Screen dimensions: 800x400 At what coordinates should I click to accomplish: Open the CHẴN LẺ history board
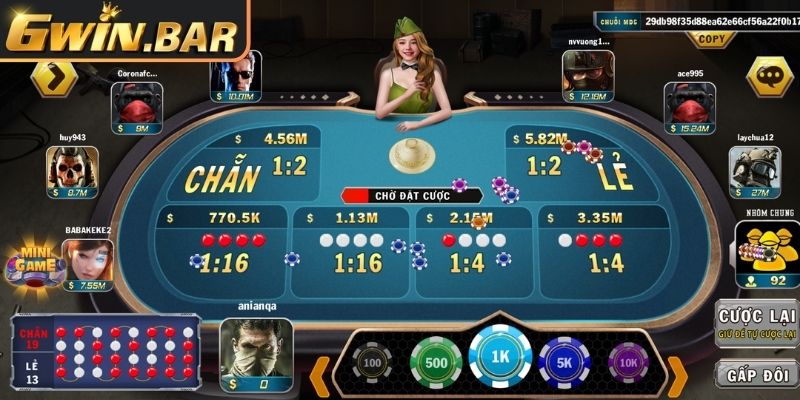105,352
